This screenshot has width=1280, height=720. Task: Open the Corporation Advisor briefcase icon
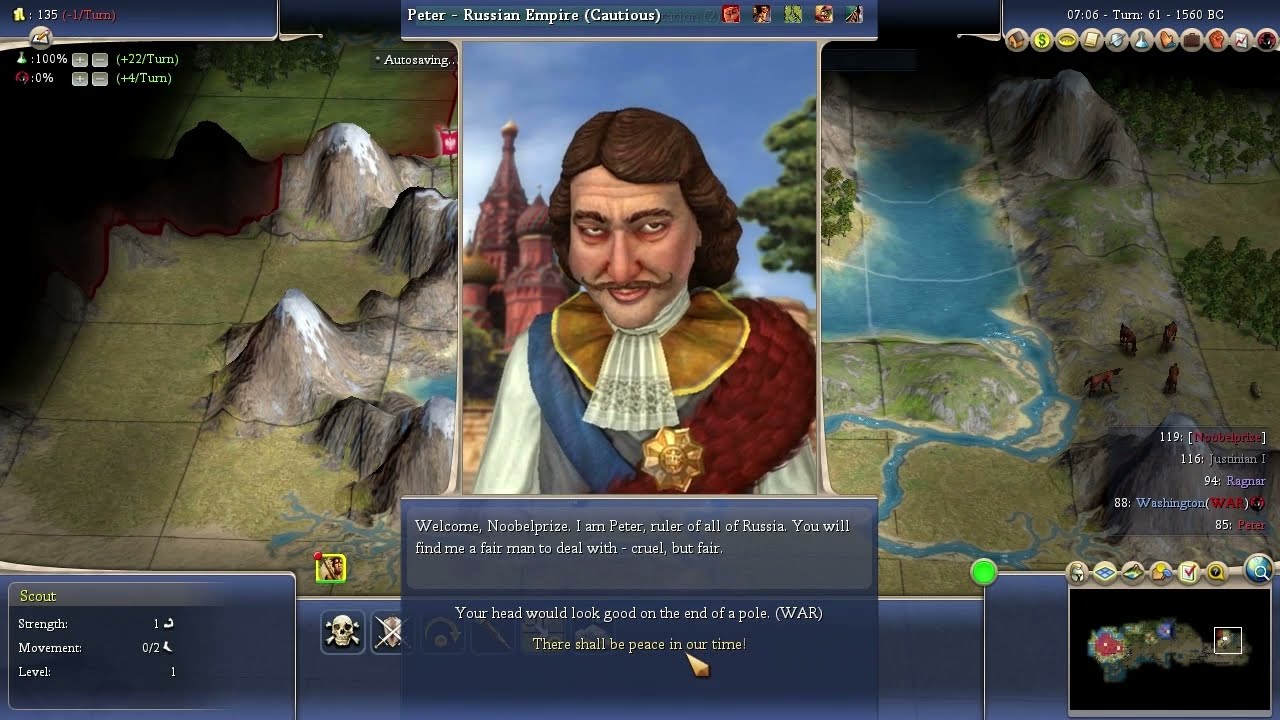[x=1192, y=41]
